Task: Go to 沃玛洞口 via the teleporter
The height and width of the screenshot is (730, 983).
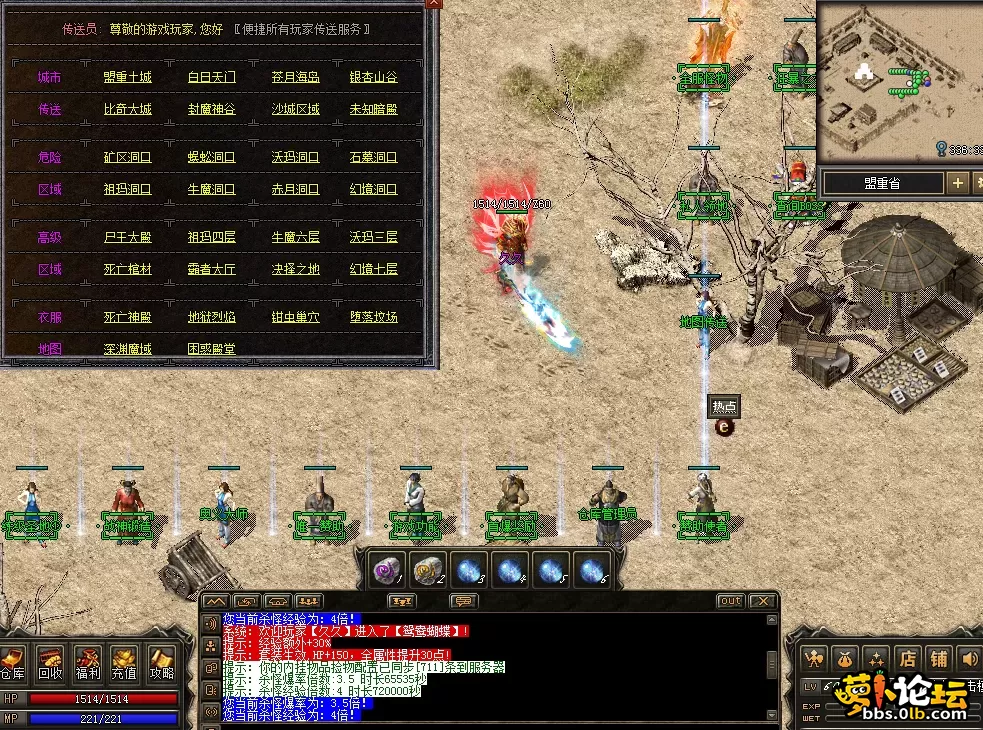Action: click(295, 158)
